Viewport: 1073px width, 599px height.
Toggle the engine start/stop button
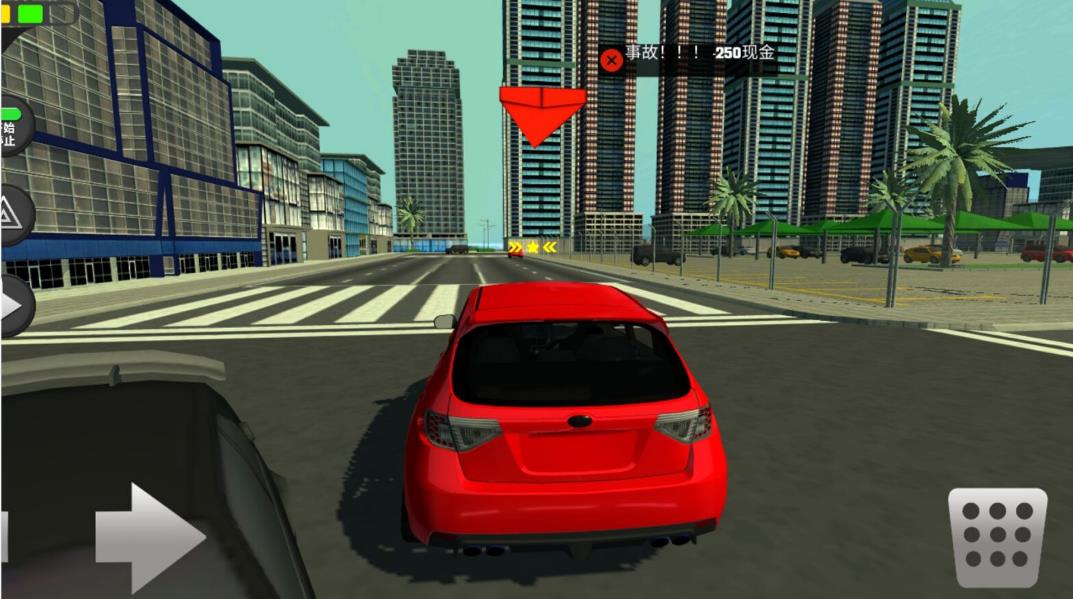[x=12, y=128]
